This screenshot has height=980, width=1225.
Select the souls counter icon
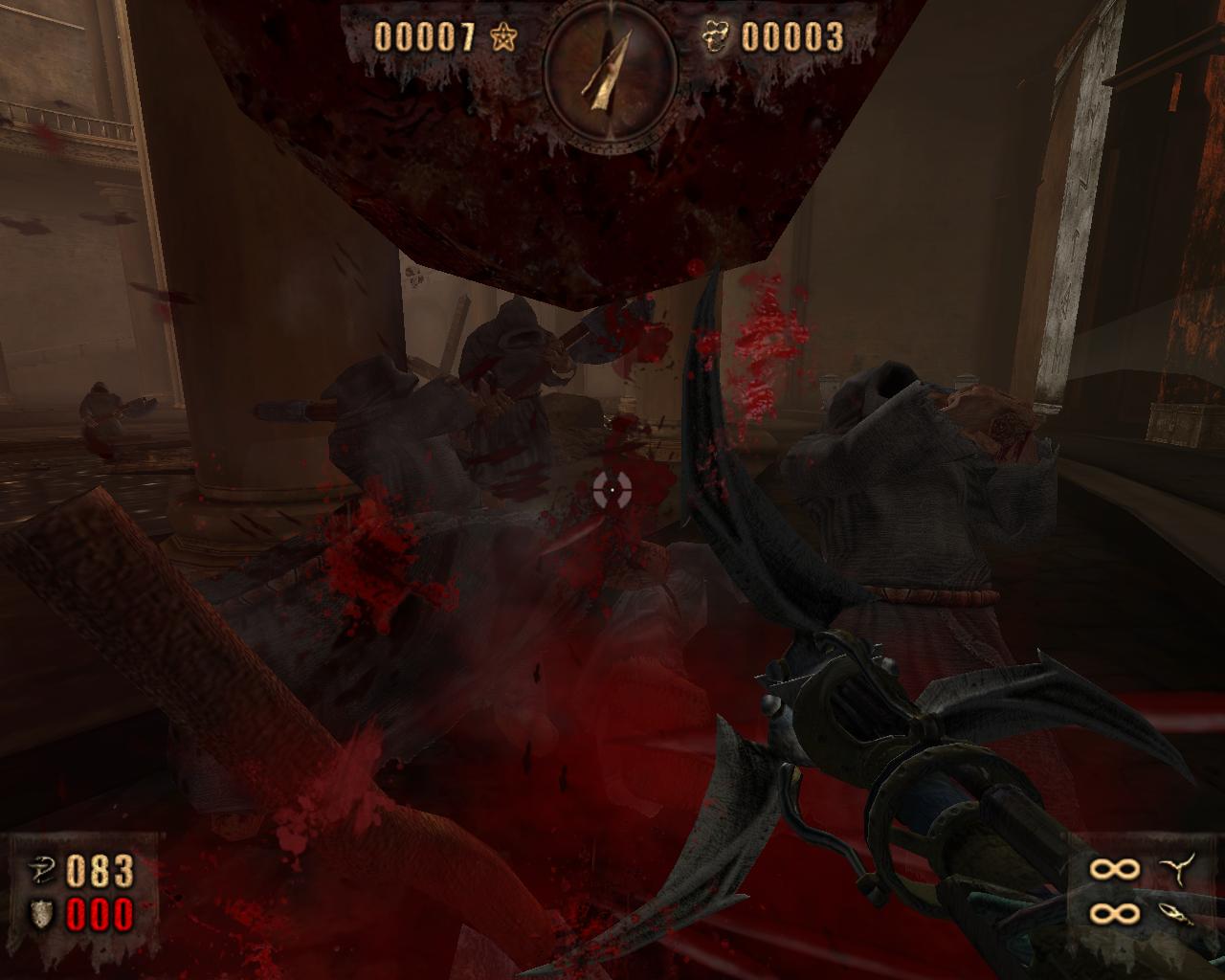(x=714, y=37)
